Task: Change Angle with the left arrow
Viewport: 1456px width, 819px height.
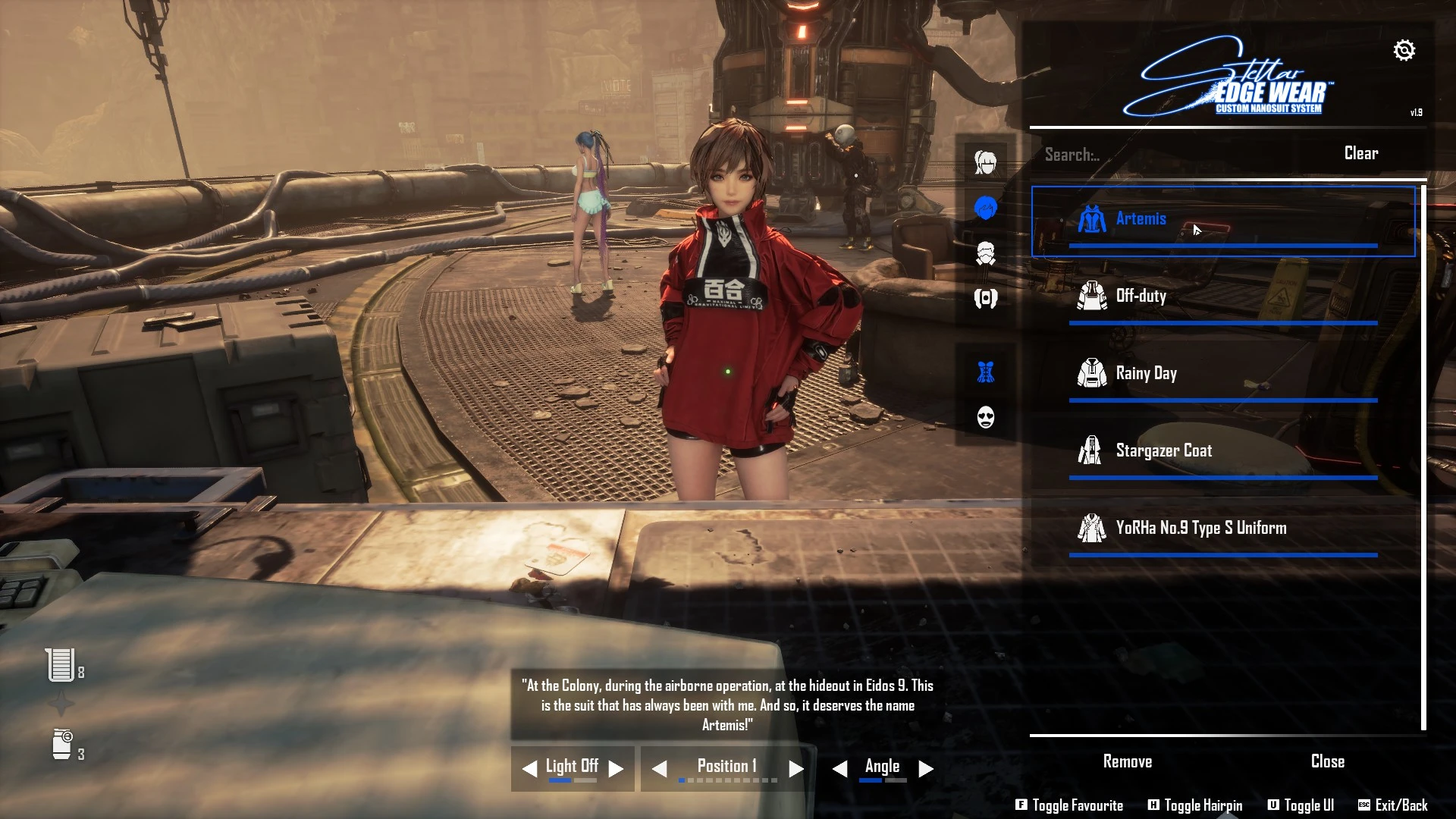Action: point(839,769)
